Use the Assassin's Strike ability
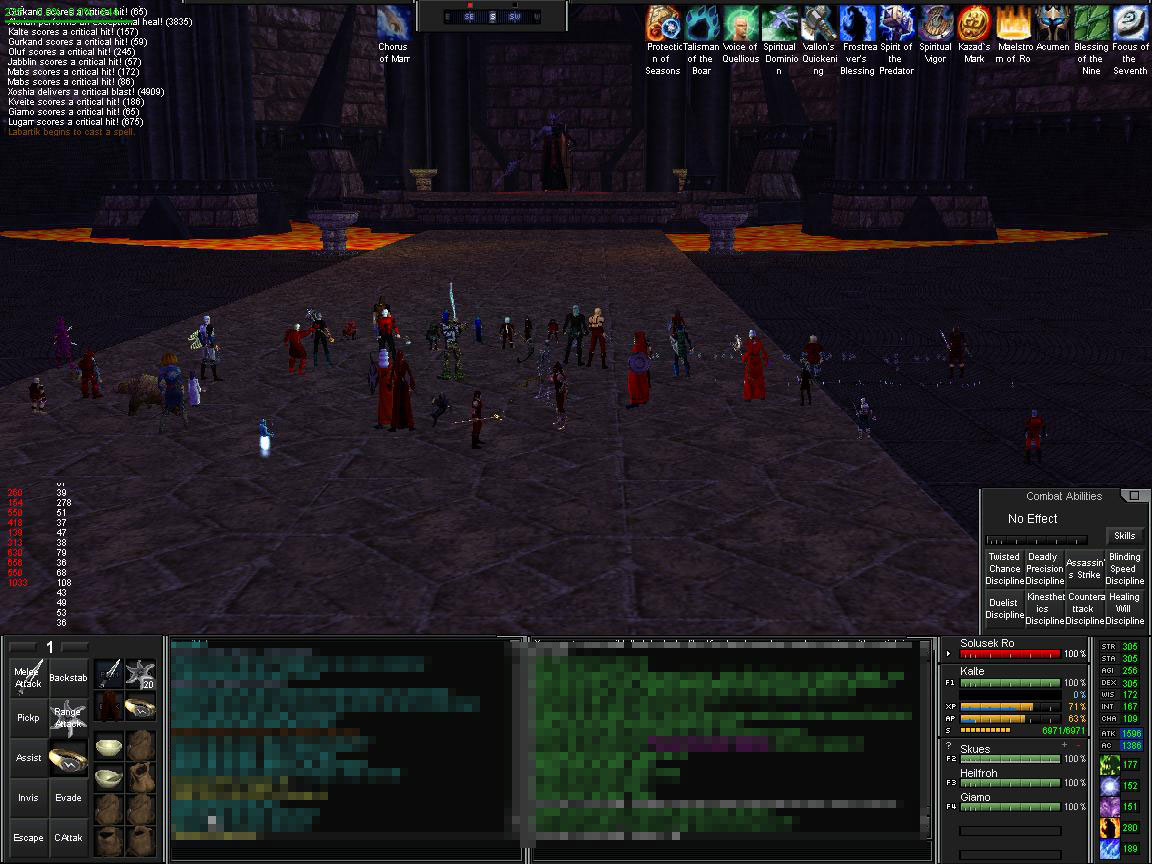 pos(1084,568)
